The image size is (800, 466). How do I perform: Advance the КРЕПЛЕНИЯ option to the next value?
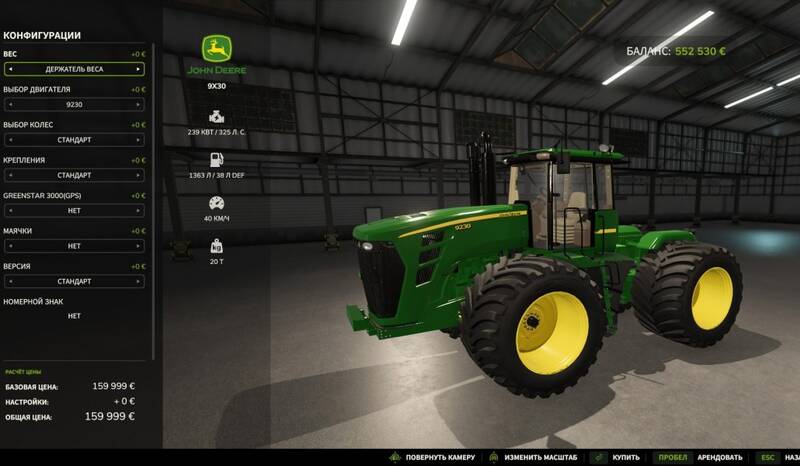(x=140, y=175)
